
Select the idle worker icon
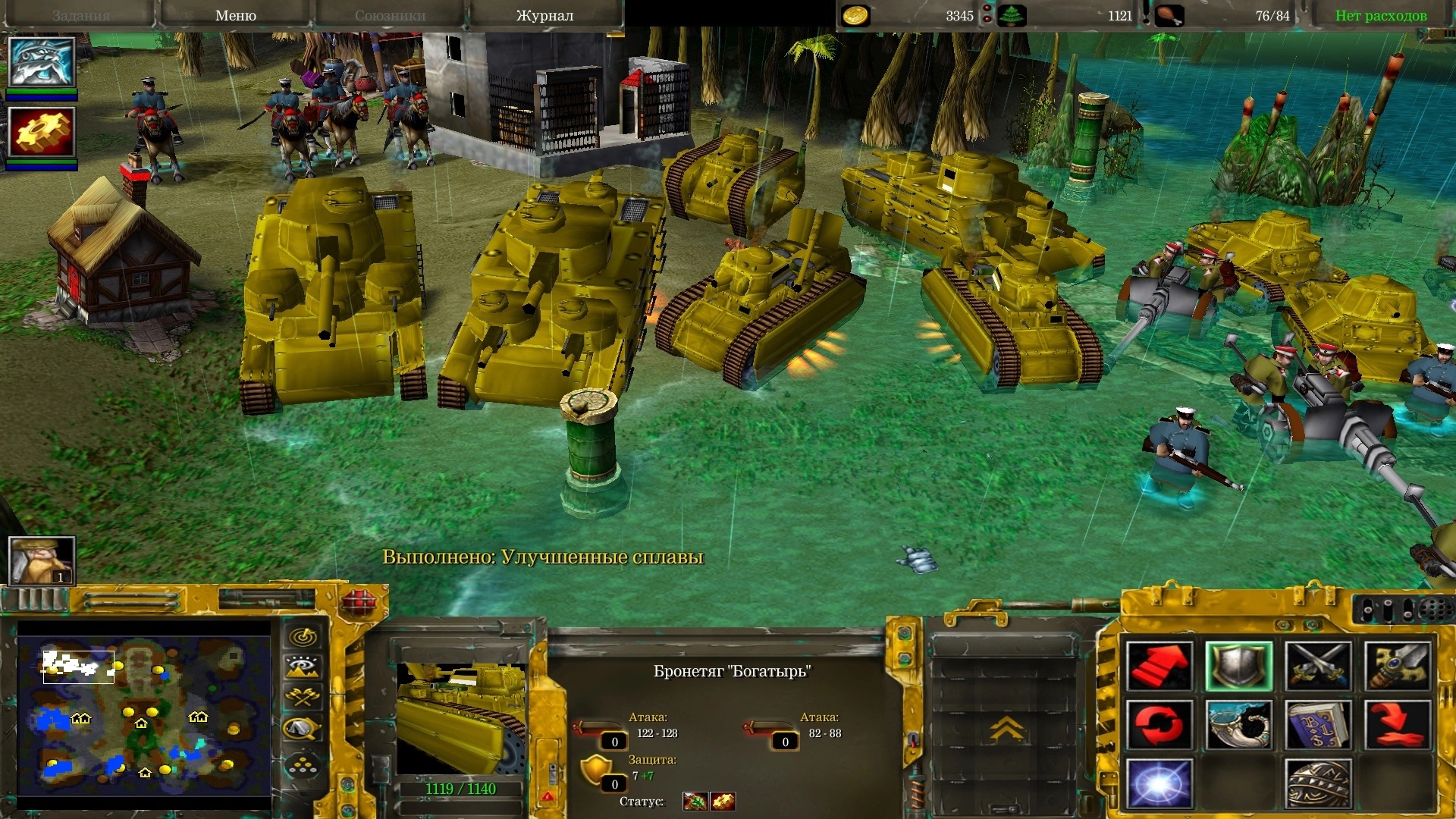42,560
